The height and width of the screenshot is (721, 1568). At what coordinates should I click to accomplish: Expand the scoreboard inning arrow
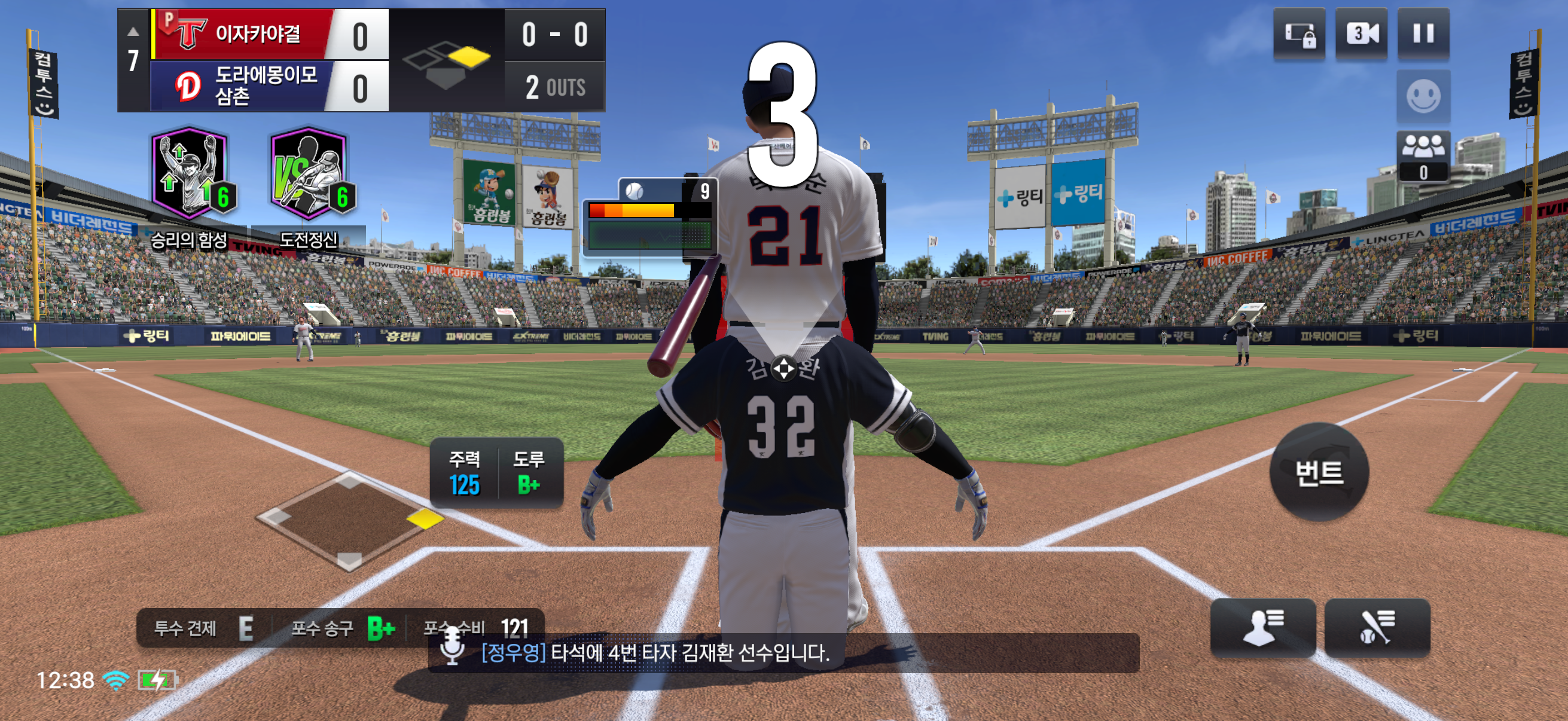pyautogui.click(x=133, y=32)
